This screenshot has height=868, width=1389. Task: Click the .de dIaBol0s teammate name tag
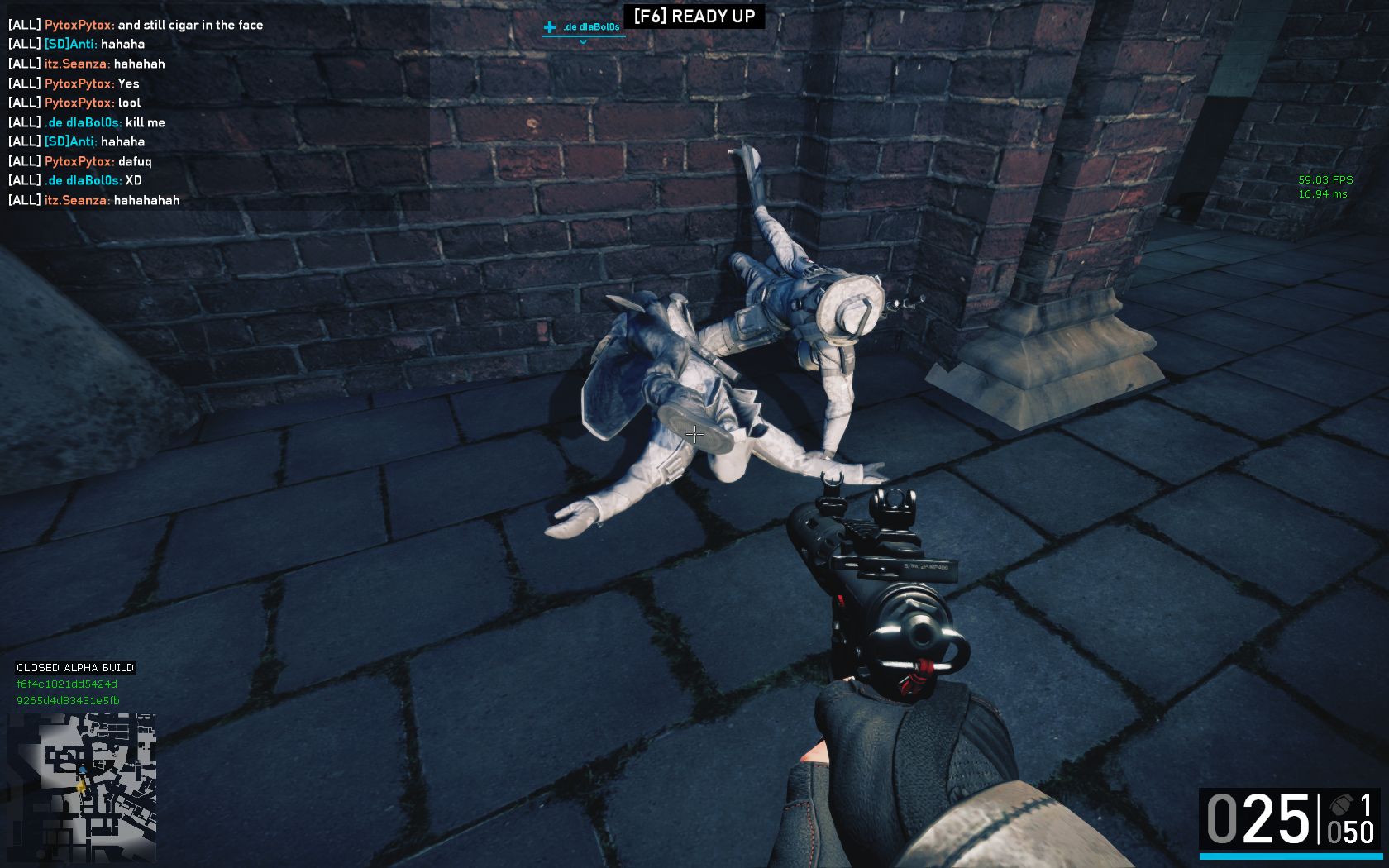tap(590, 27)
